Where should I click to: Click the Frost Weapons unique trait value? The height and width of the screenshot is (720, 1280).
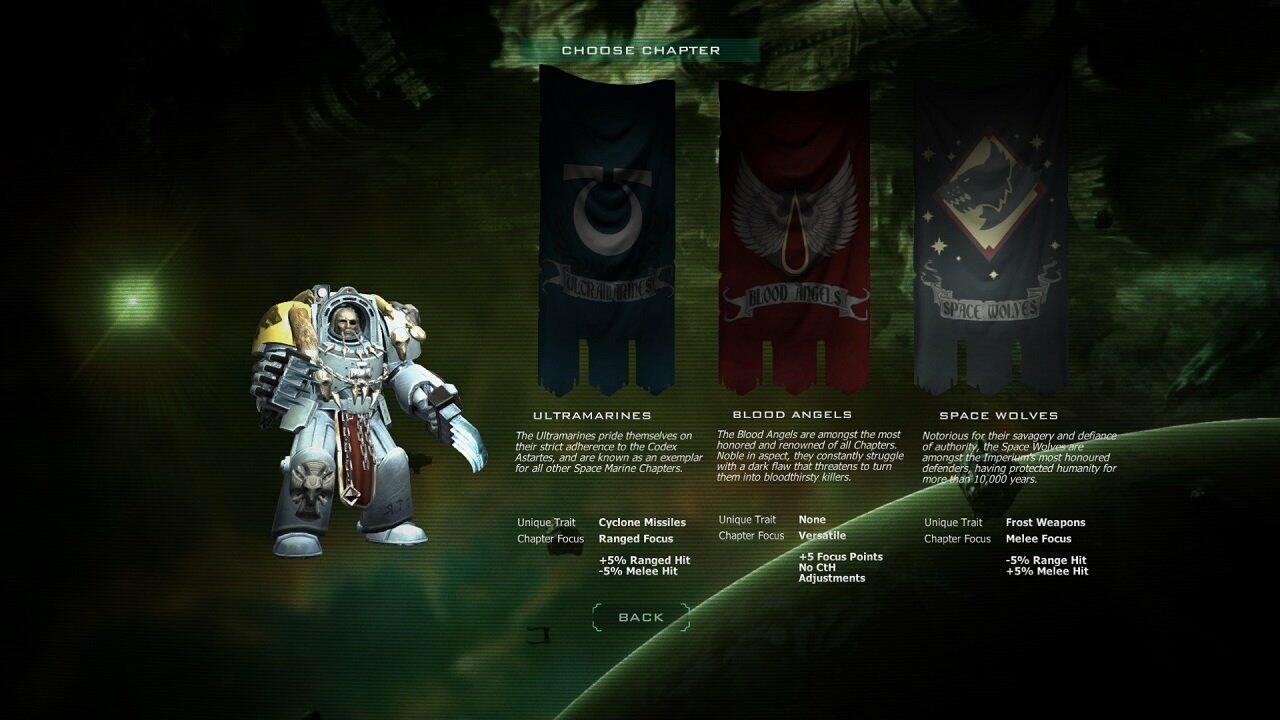pos(1046,521)
